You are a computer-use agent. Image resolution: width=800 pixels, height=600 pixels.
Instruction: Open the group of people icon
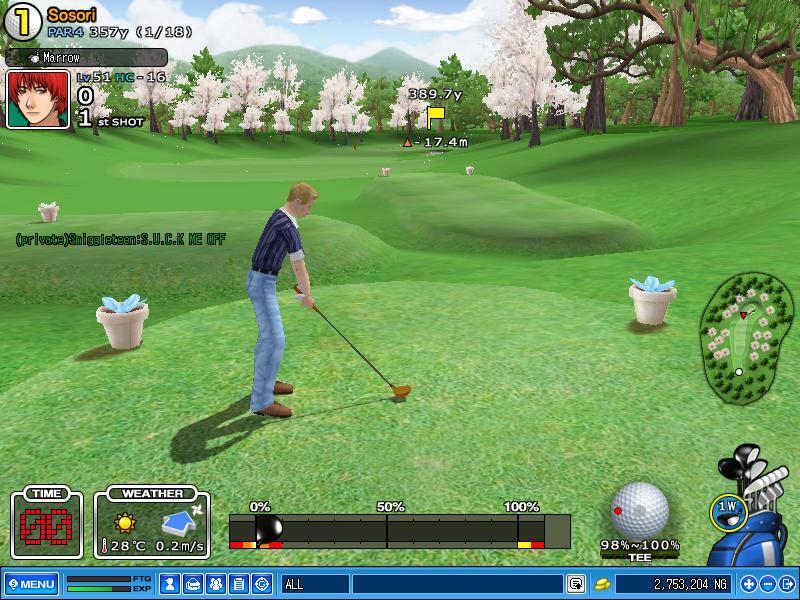point(216,584)
